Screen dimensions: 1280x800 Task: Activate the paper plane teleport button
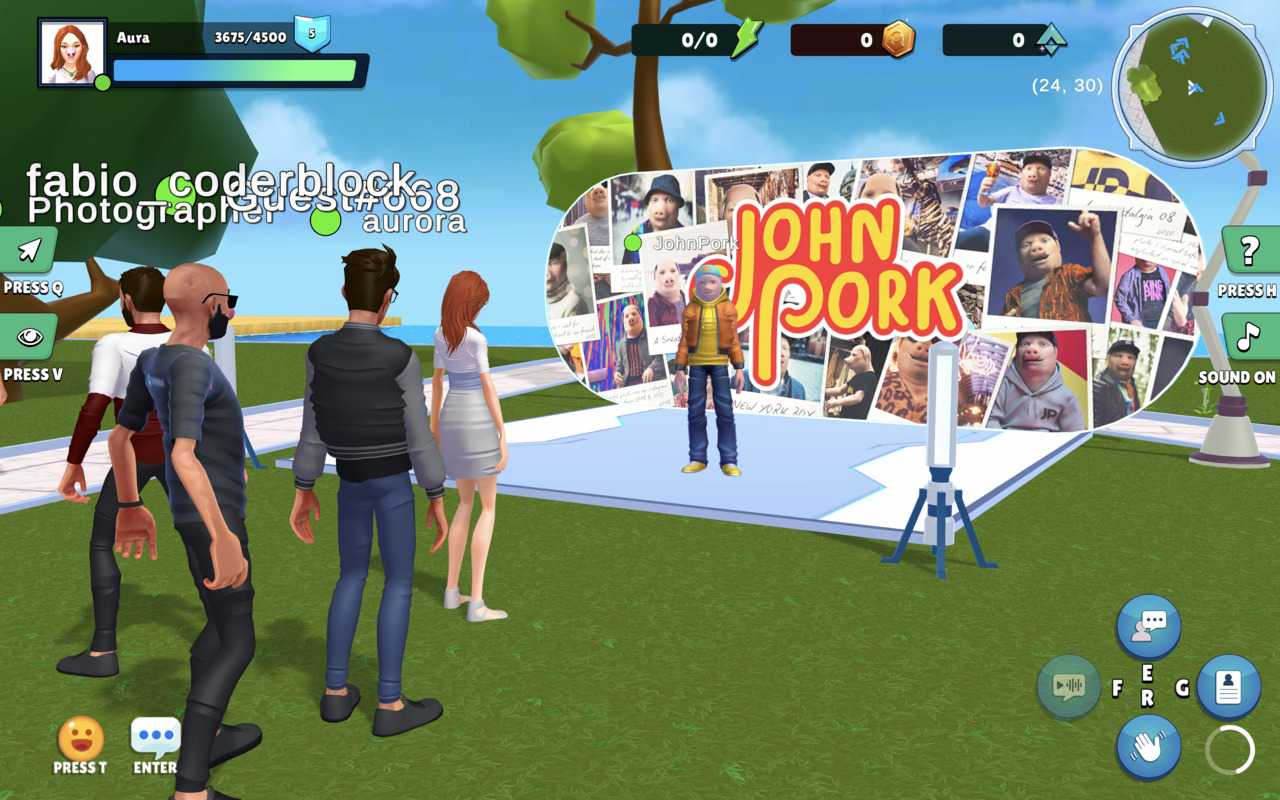pos(29,250)
